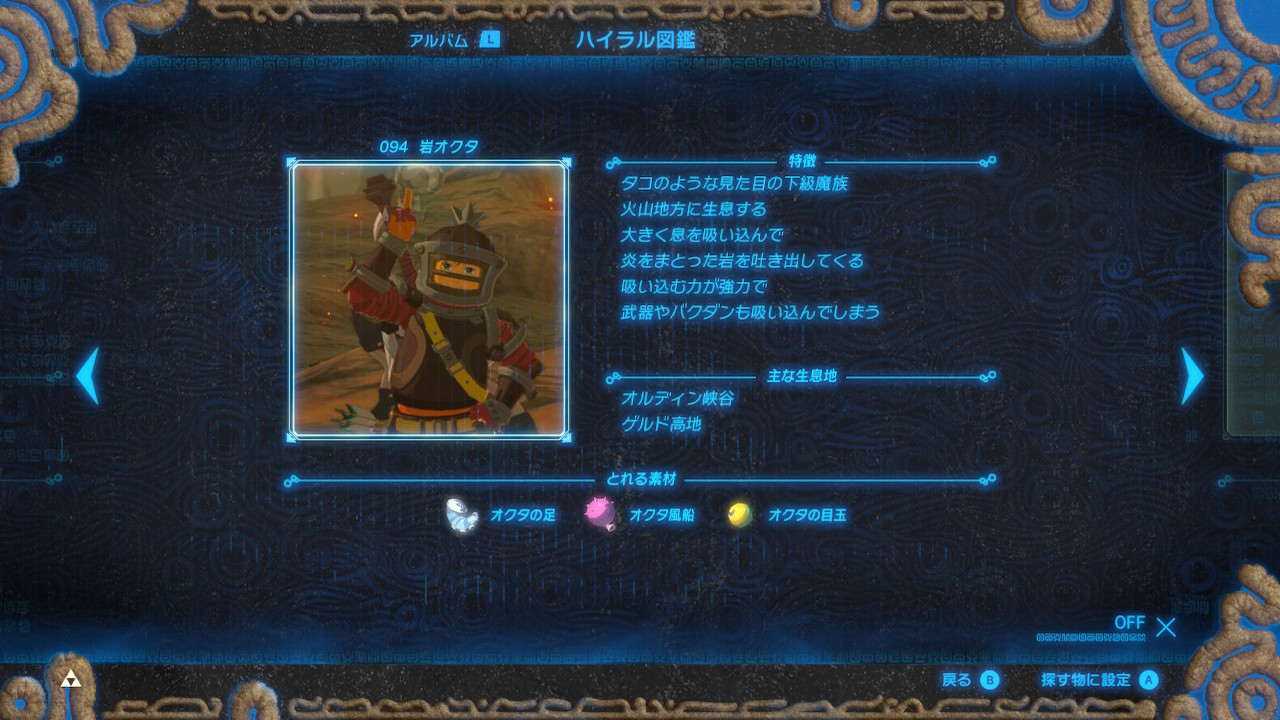Screen dimensions: 1280x720
Task: Click the 主な生息地 section header
Action: click(x=804, y=378)
